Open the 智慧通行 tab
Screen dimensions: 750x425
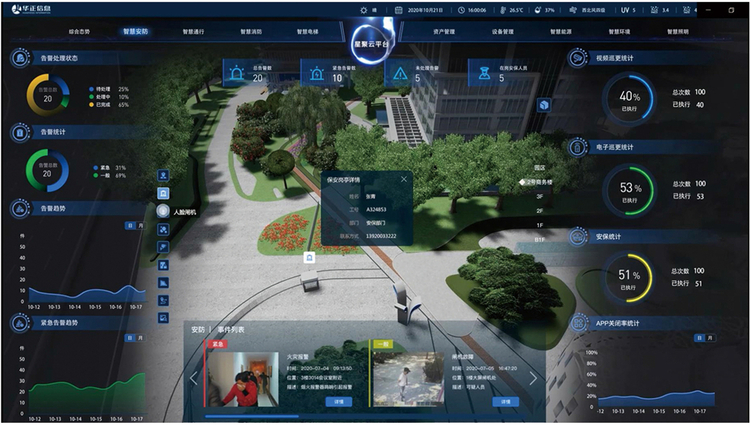tap(196, 31)
